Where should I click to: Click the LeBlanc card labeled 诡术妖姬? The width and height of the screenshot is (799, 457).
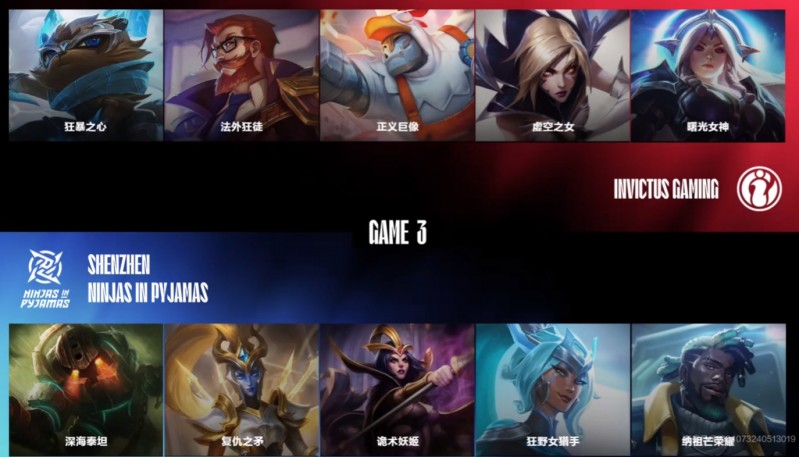(397, 390)
